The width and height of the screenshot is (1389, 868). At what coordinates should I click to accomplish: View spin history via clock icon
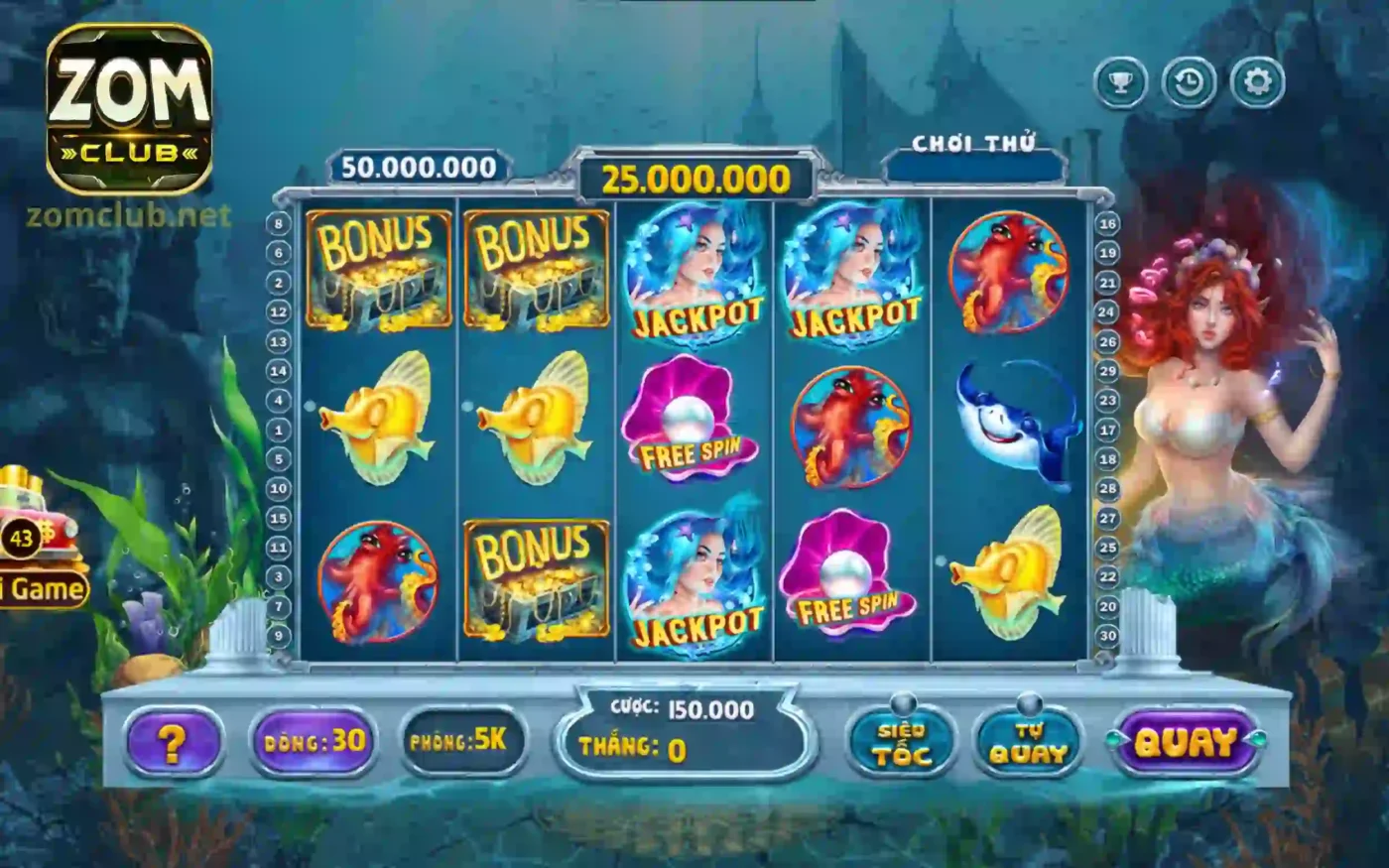(x=1189, y=83)
